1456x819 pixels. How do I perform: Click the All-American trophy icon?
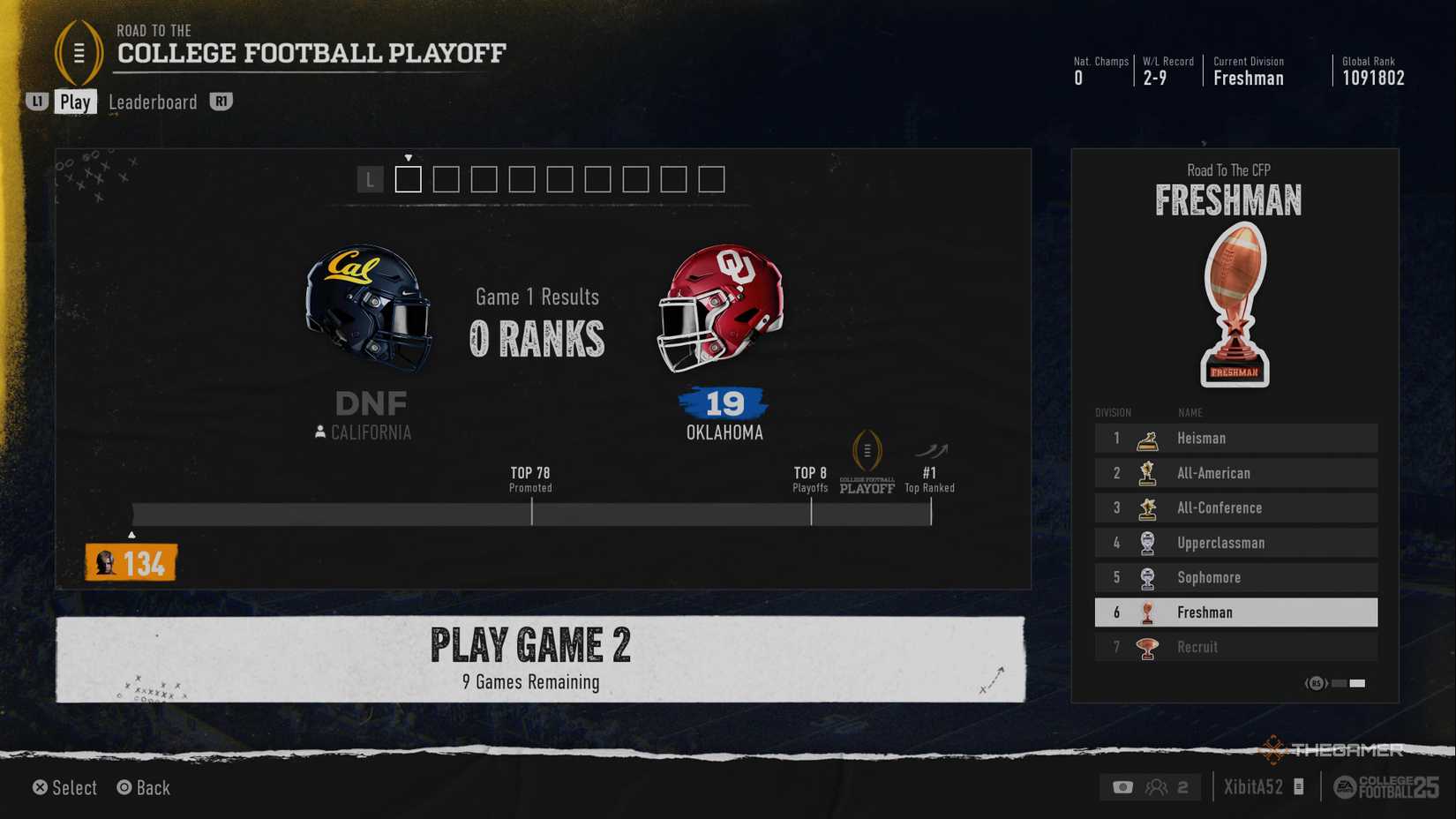(1147, 473)
